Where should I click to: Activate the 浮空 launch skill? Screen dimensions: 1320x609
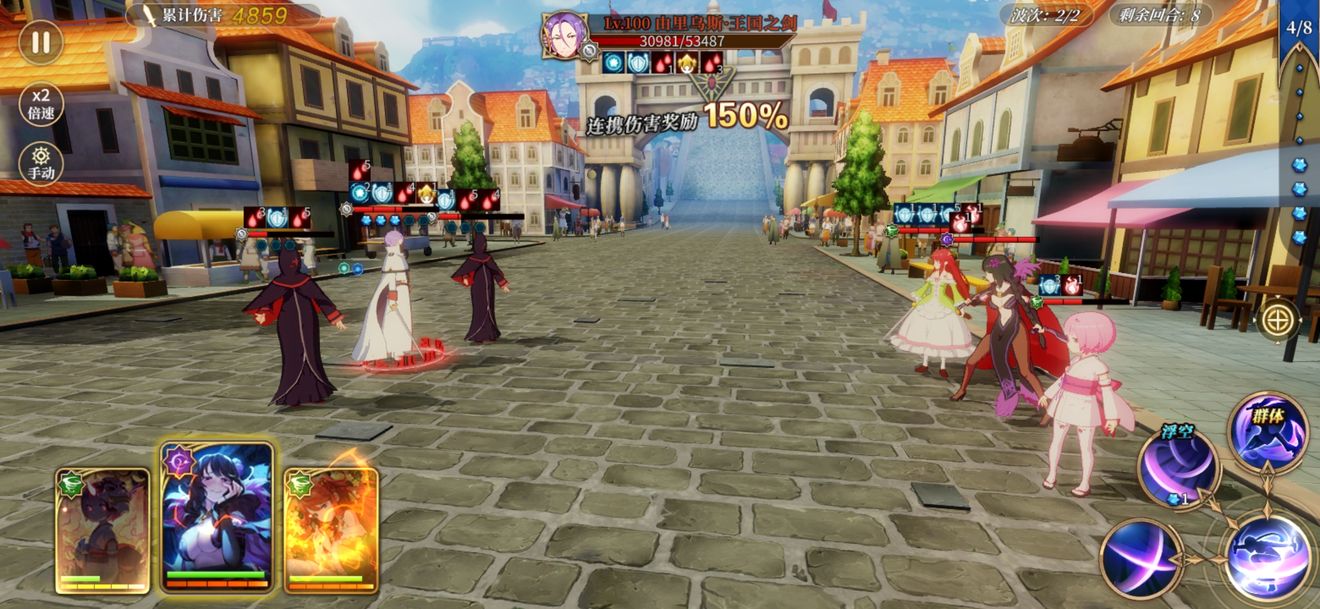(x=1178, y=467)
